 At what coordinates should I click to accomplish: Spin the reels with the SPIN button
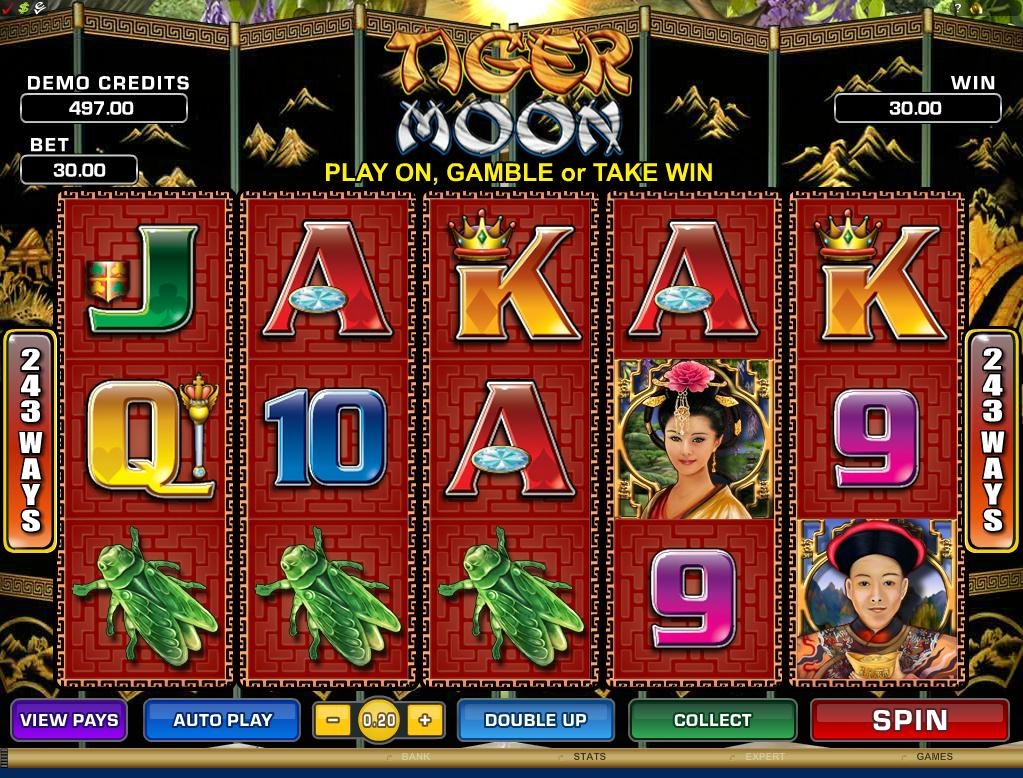pyautogui.click(x=909, y=720)
